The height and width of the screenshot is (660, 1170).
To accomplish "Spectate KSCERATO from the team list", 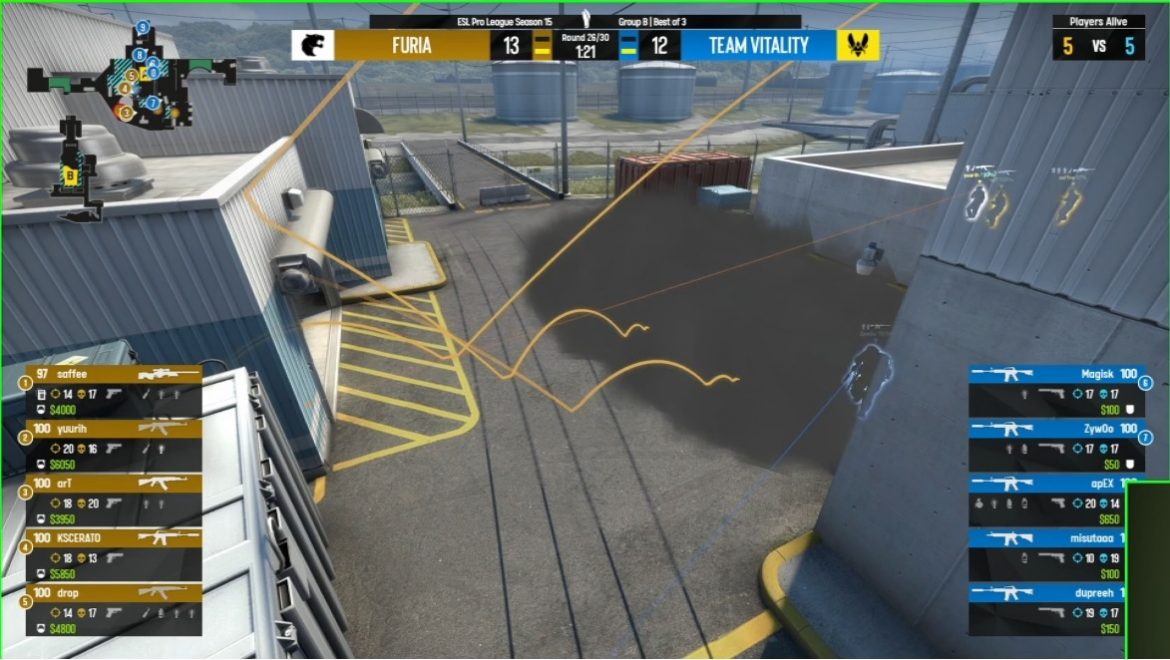I will (114, 555).
